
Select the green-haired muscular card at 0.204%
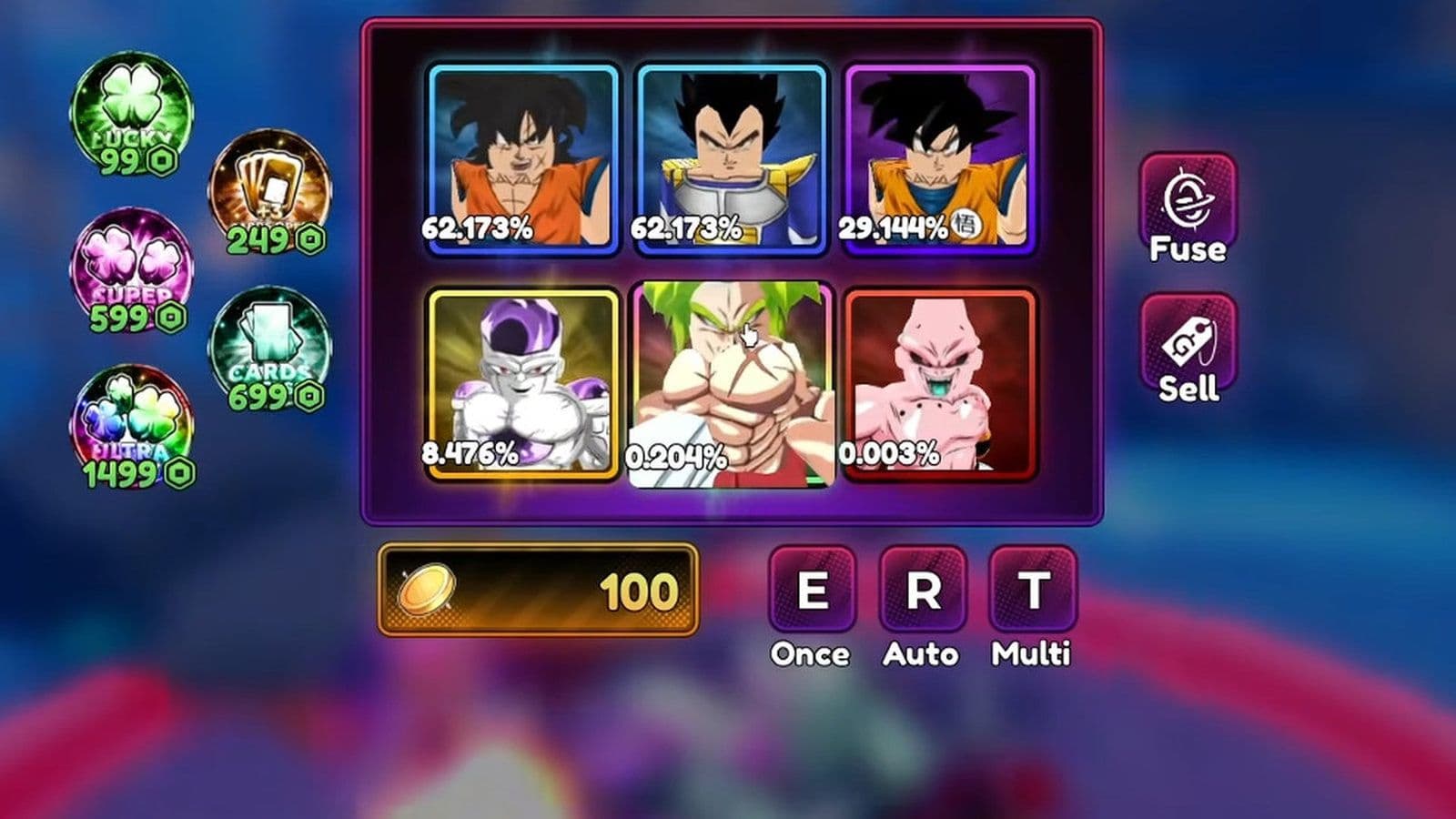(x=731, y=383)
